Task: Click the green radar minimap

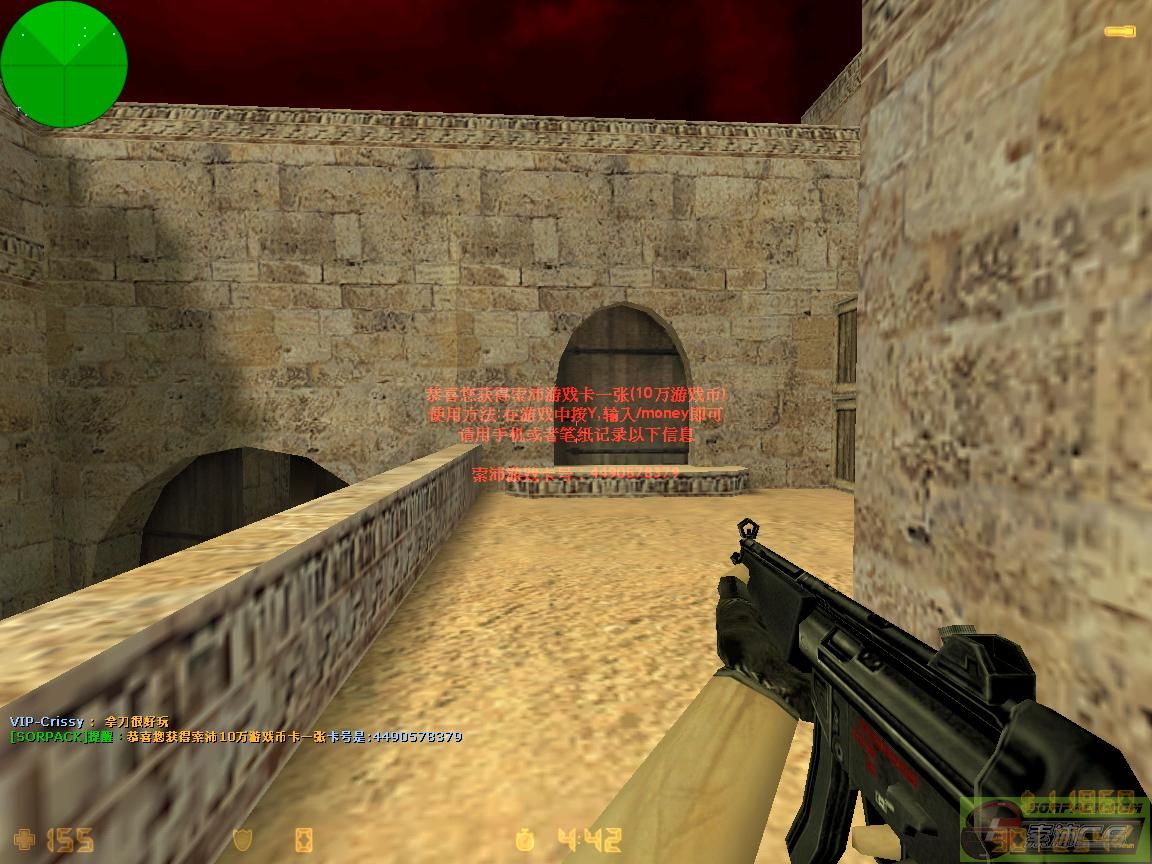Action: [64, 64]
